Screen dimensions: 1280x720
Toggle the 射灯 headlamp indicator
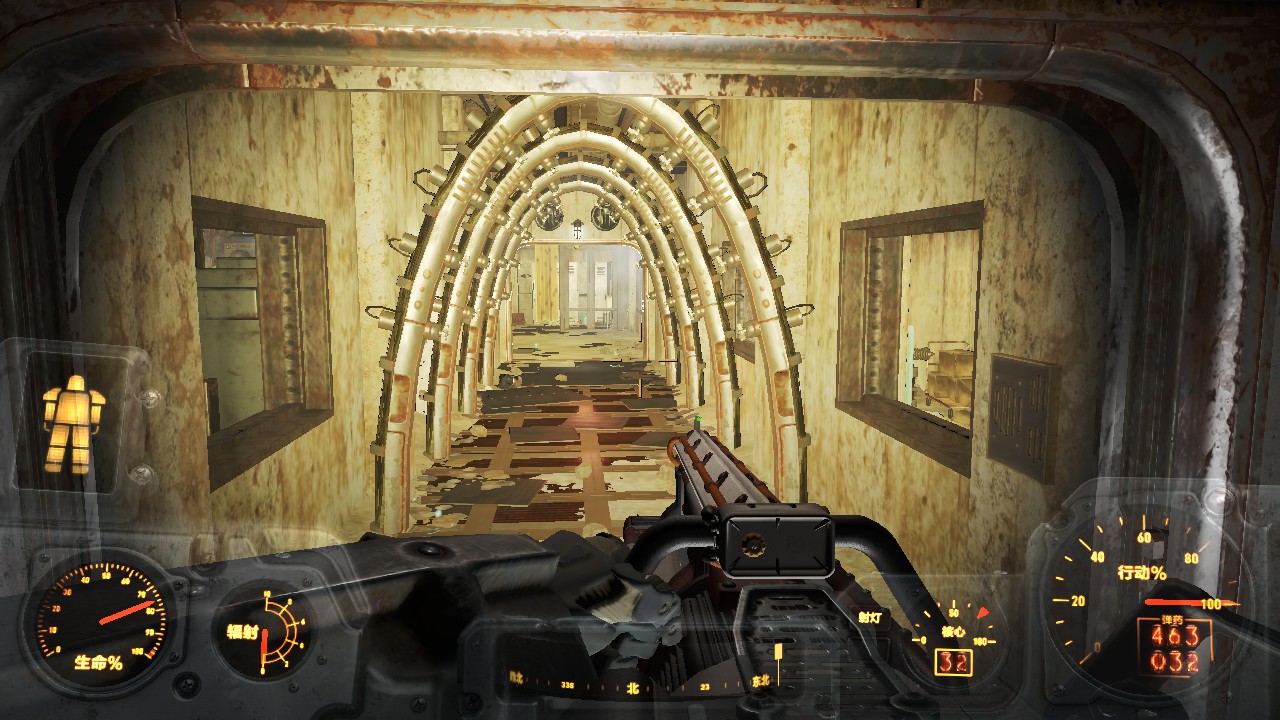click(872, 617)
